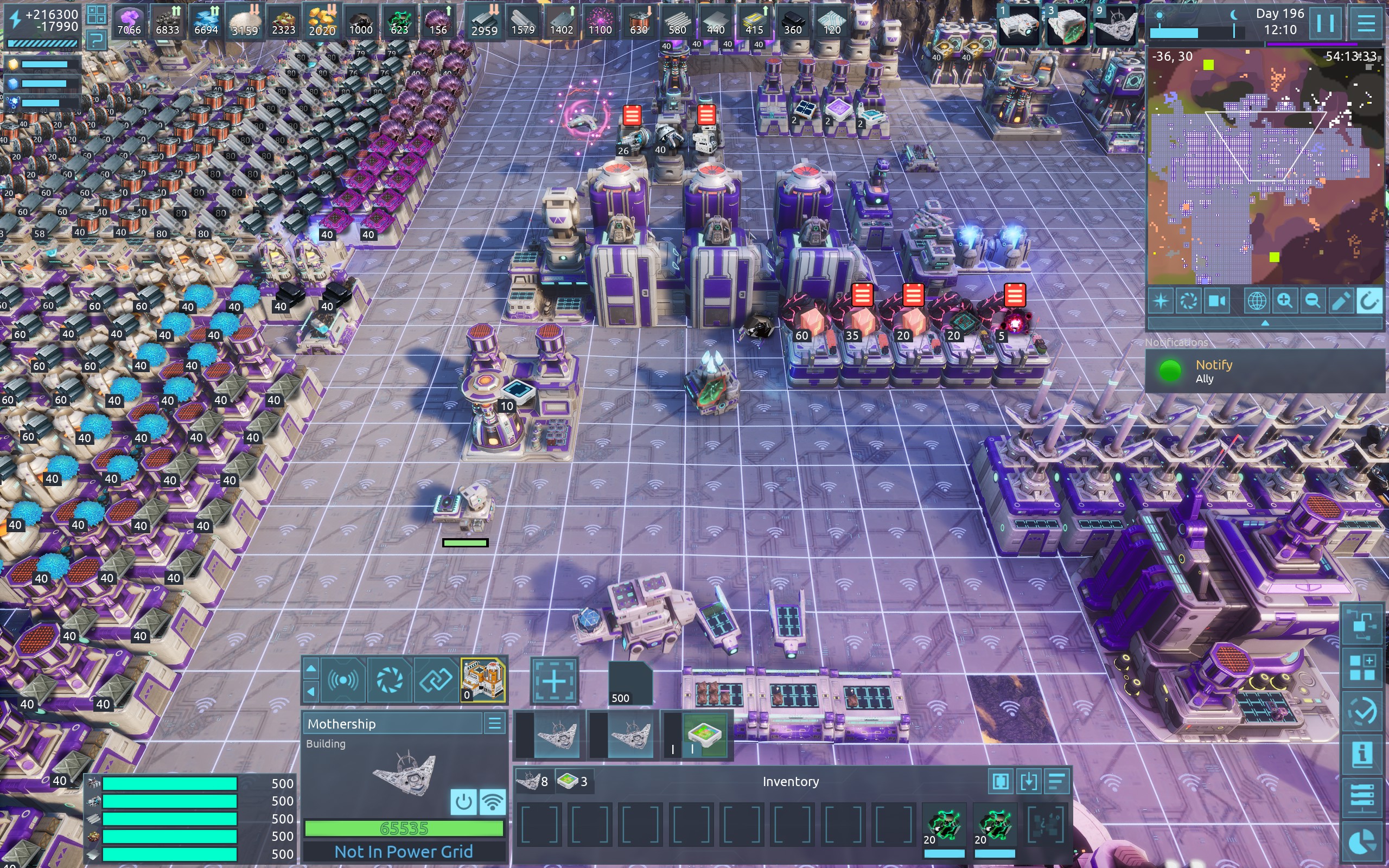Toggle the camera icon under the minimap

(1216, 301)
